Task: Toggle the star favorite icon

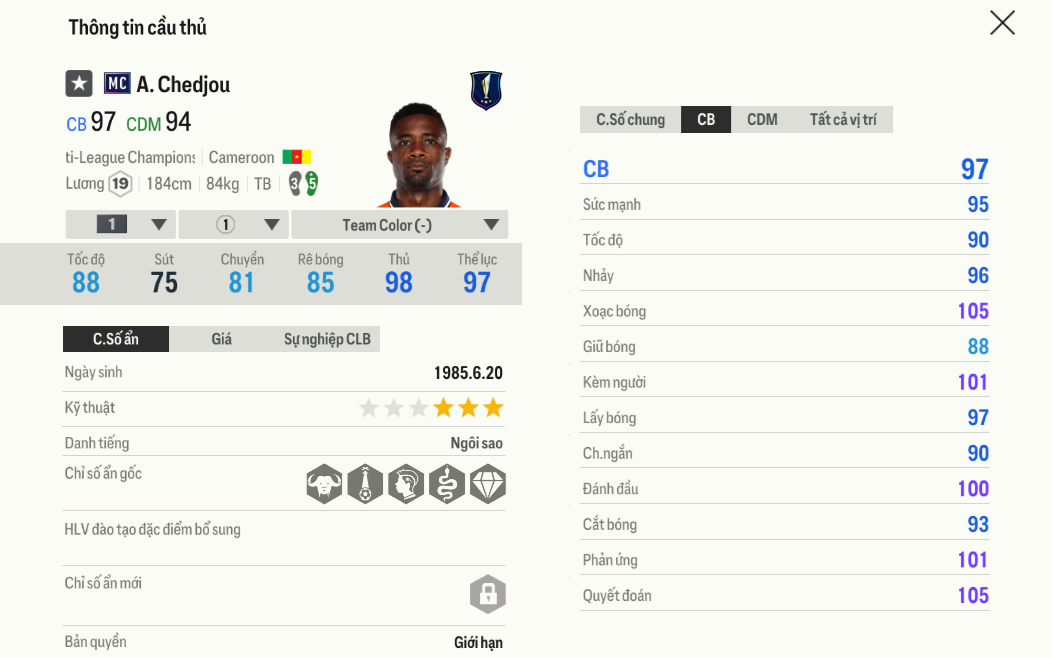Action: [79, 84]
